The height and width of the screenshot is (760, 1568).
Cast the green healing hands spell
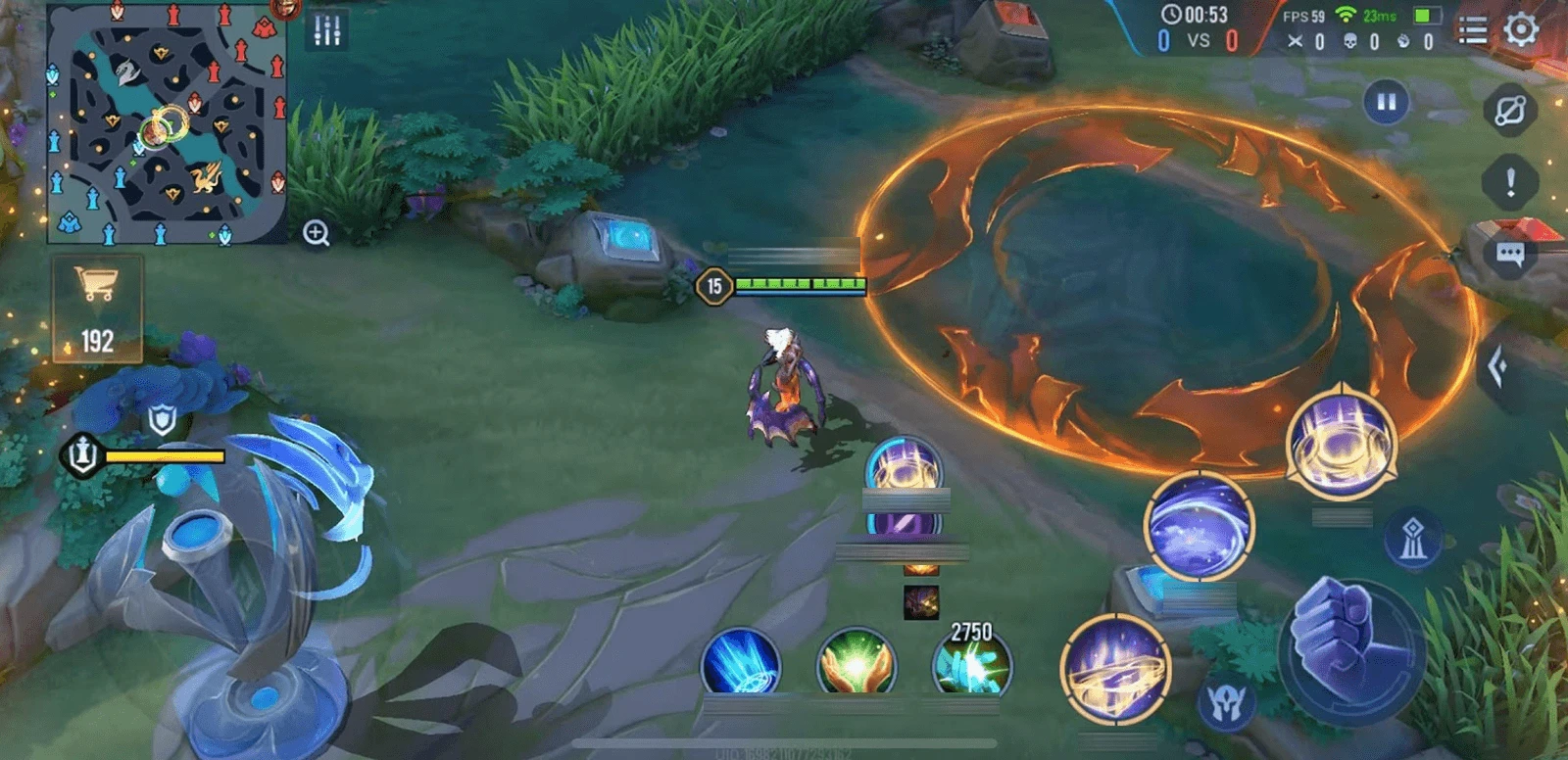point(857,664)
